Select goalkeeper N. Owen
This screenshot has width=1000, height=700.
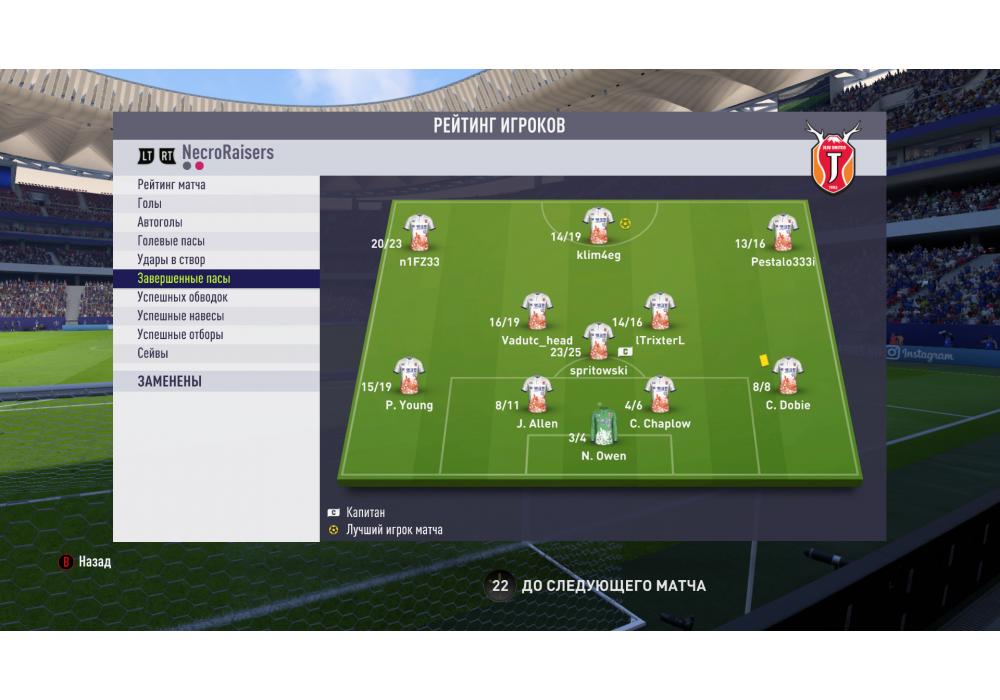coord(603,424)
